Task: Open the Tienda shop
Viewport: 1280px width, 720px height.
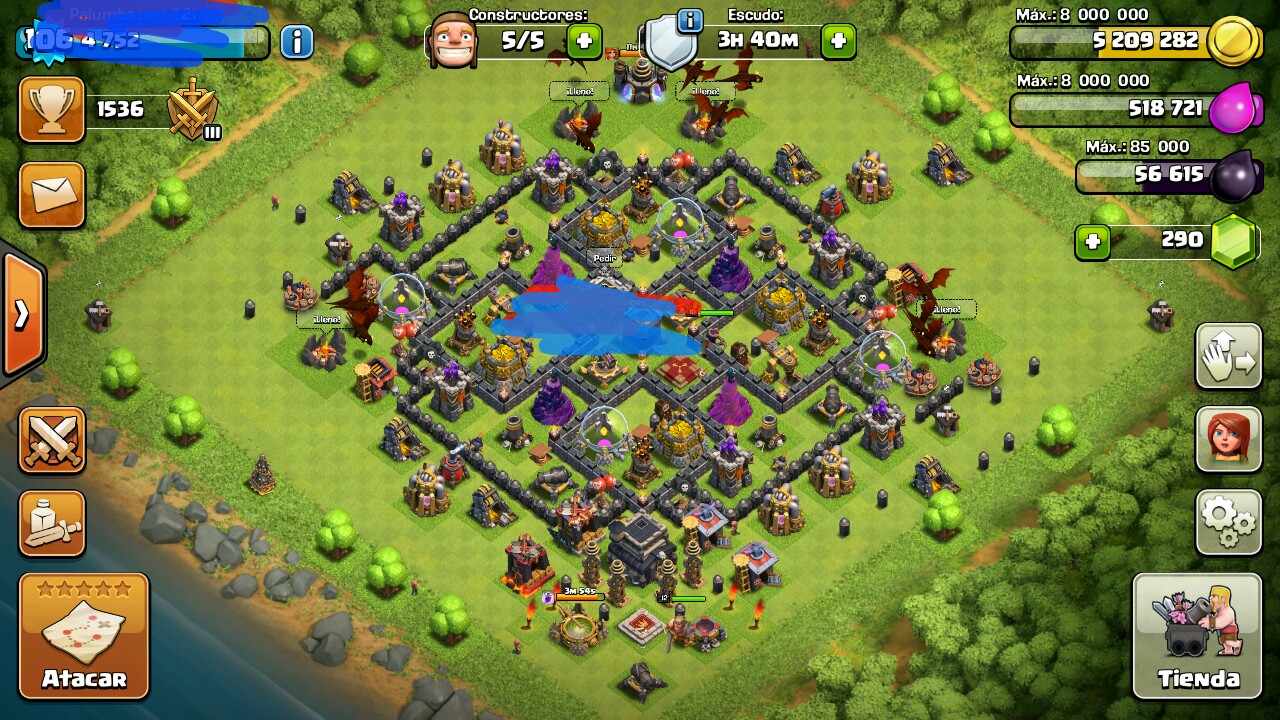Action: click(x=1197, y=636)
